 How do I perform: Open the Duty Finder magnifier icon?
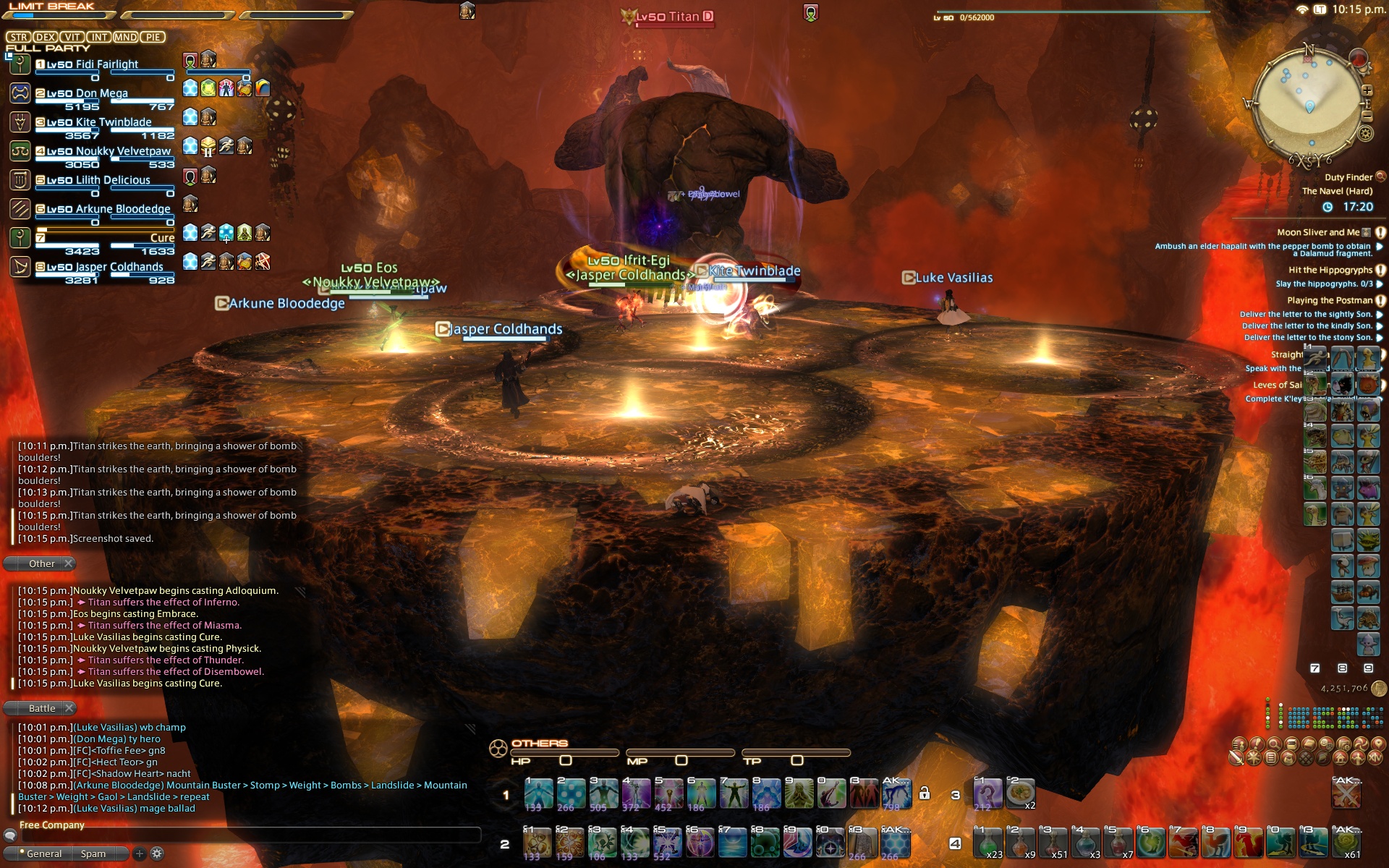coord(1380,176)
